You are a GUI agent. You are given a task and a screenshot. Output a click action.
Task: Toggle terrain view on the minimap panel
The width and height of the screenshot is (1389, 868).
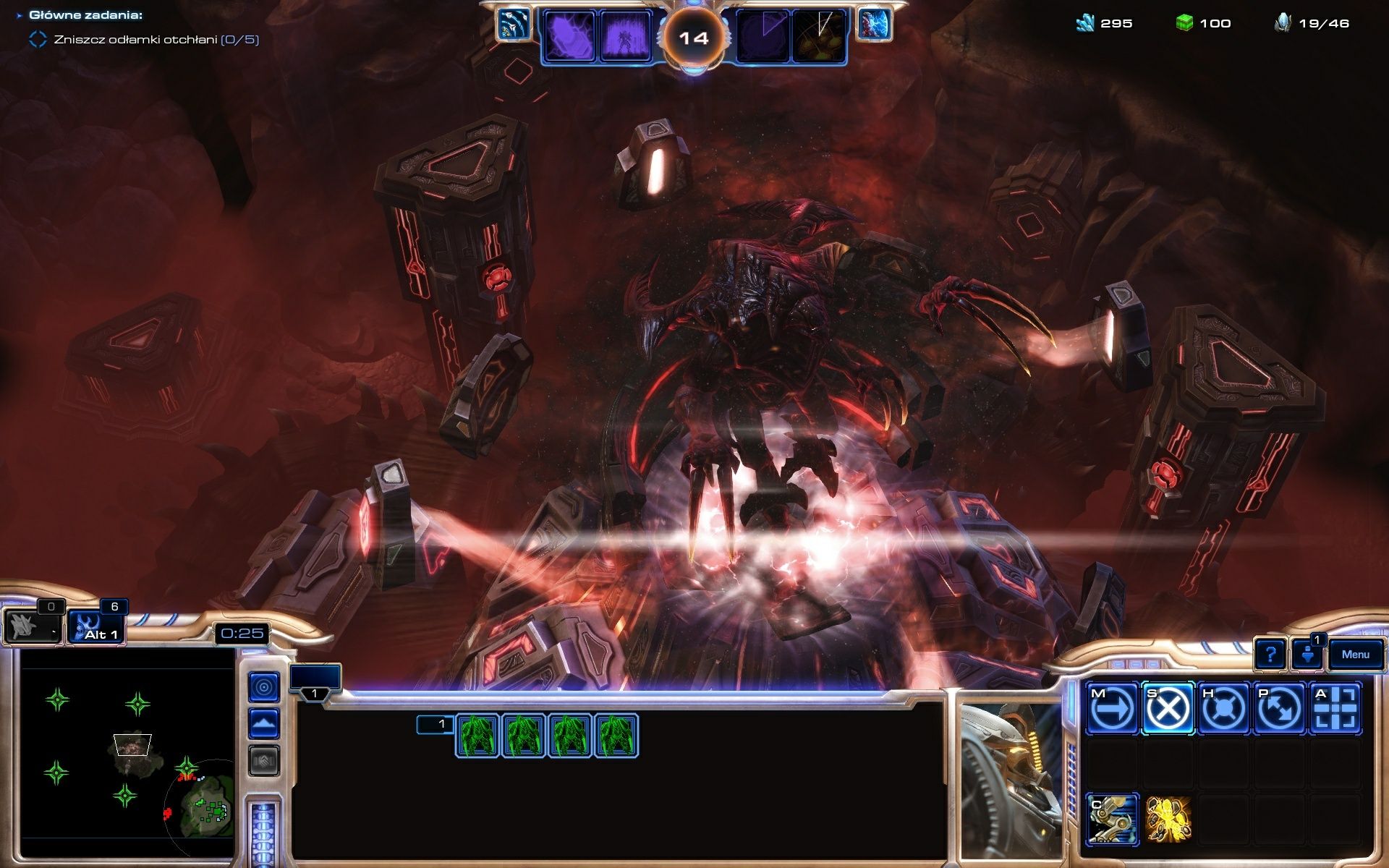click(266, 723)
